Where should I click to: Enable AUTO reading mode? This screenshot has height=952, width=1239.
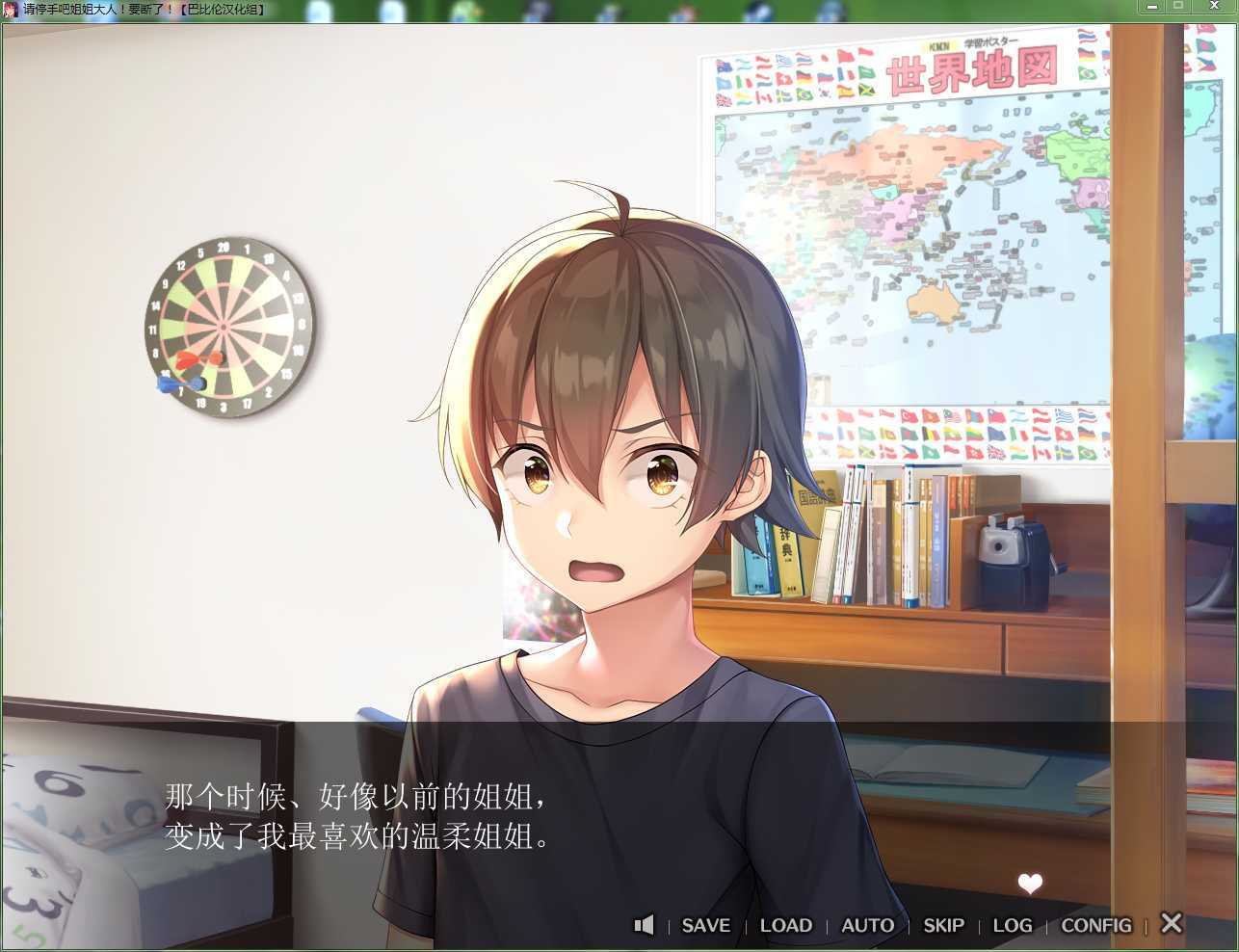(866, 925)
